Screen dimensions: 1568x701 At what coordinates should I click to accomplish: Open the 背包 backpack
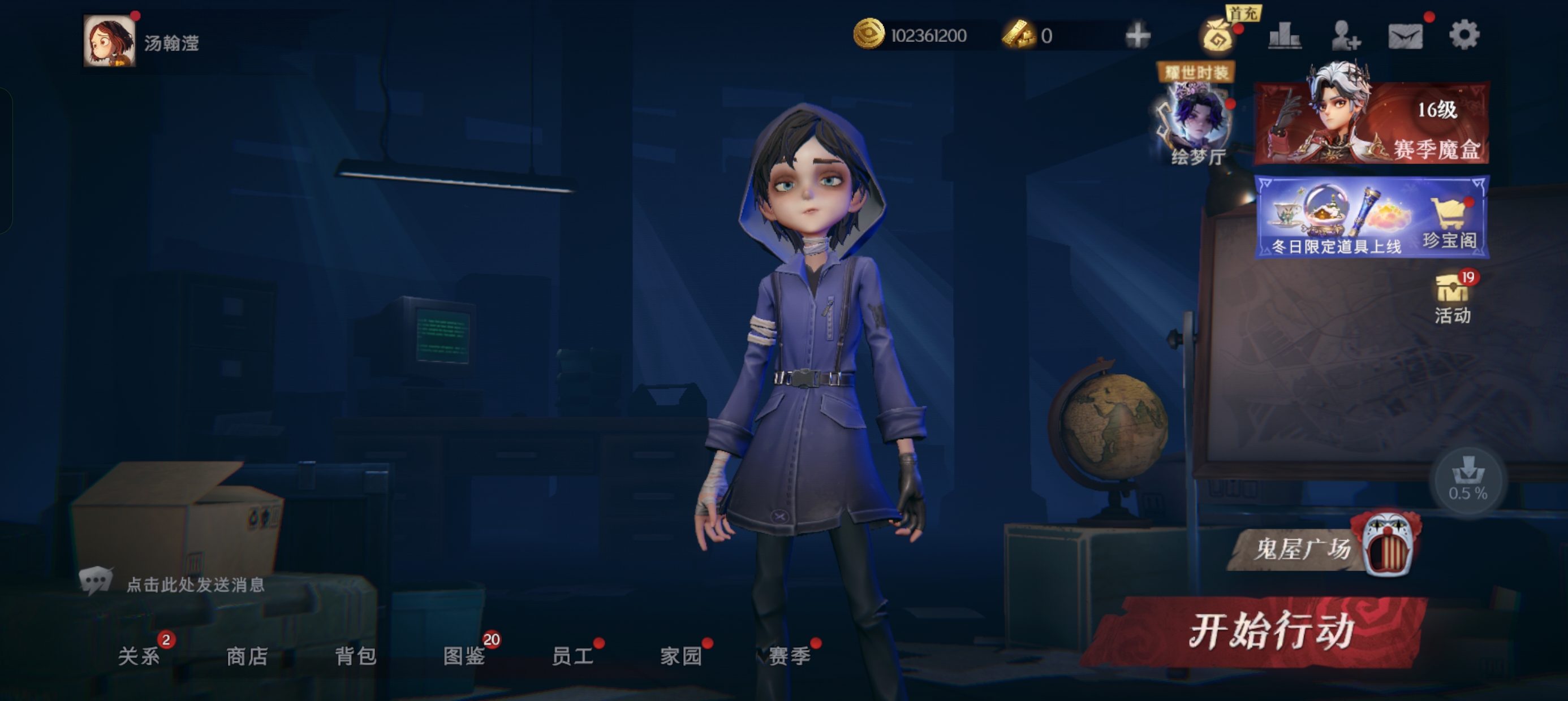click(x=355, y=656)
